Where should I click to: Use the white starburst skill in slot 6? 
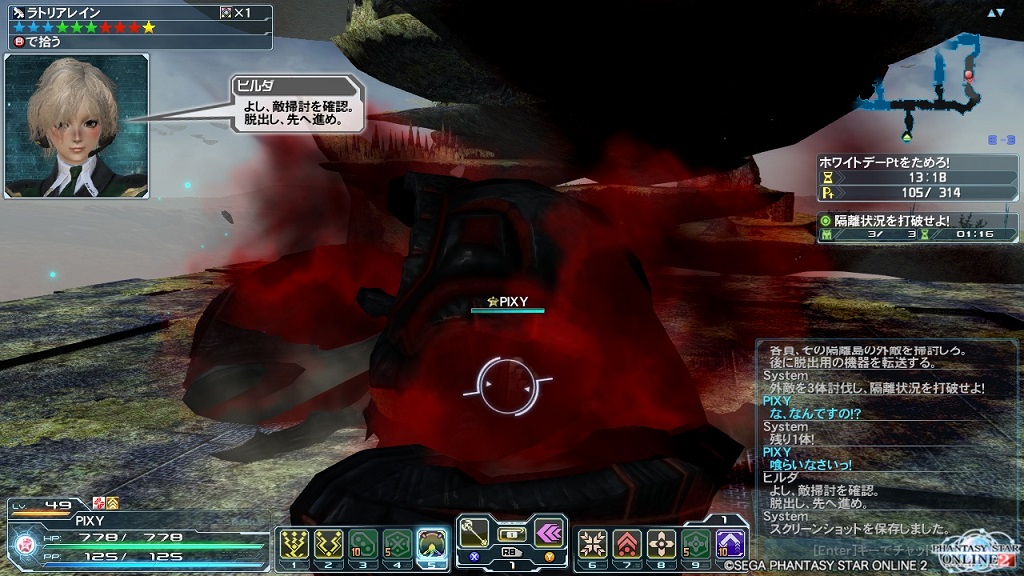[592, 542]
